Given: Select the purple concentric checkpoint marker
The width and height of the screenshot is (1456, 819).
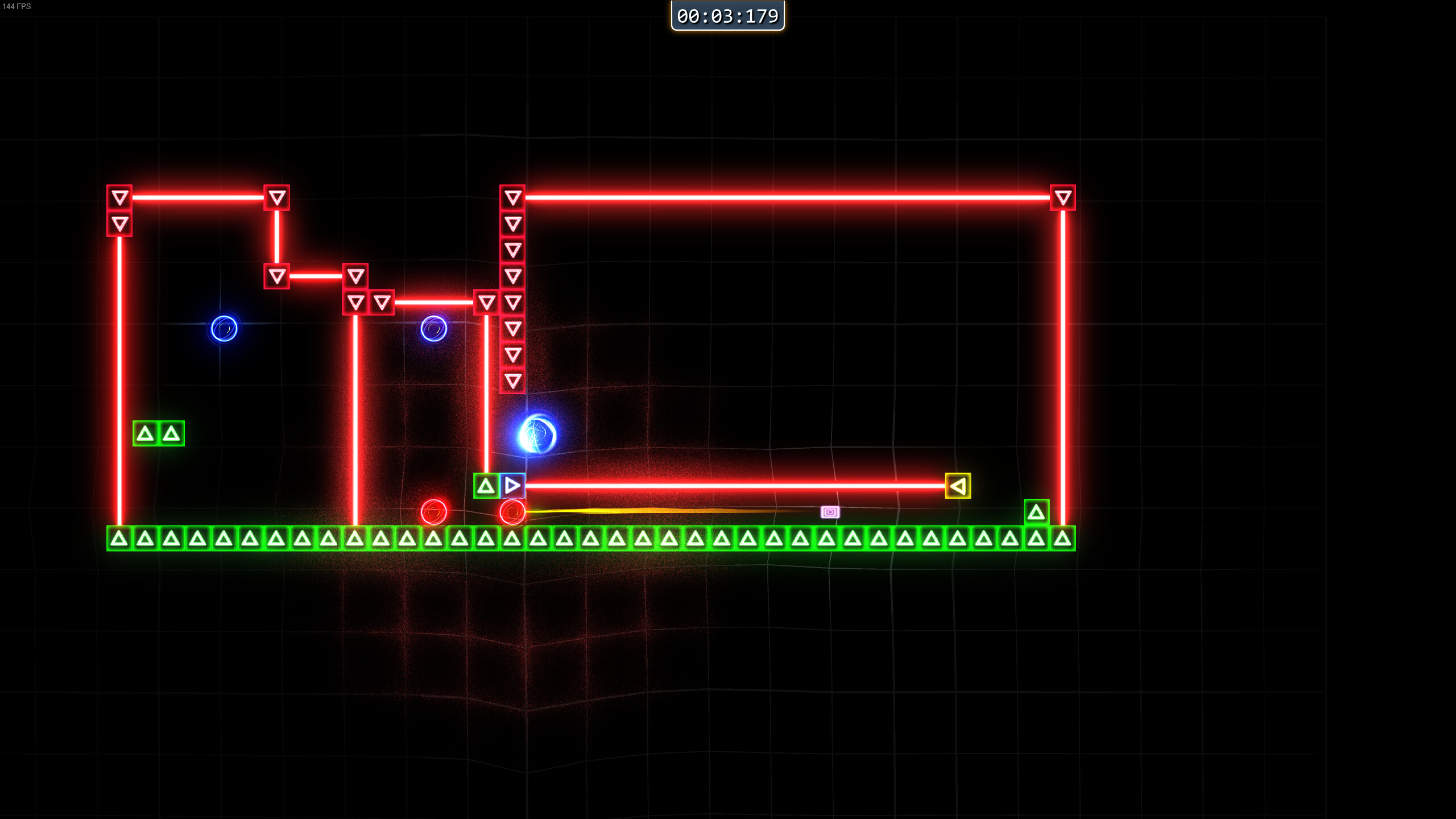Looking at the screenshot, I should [830, 512].
